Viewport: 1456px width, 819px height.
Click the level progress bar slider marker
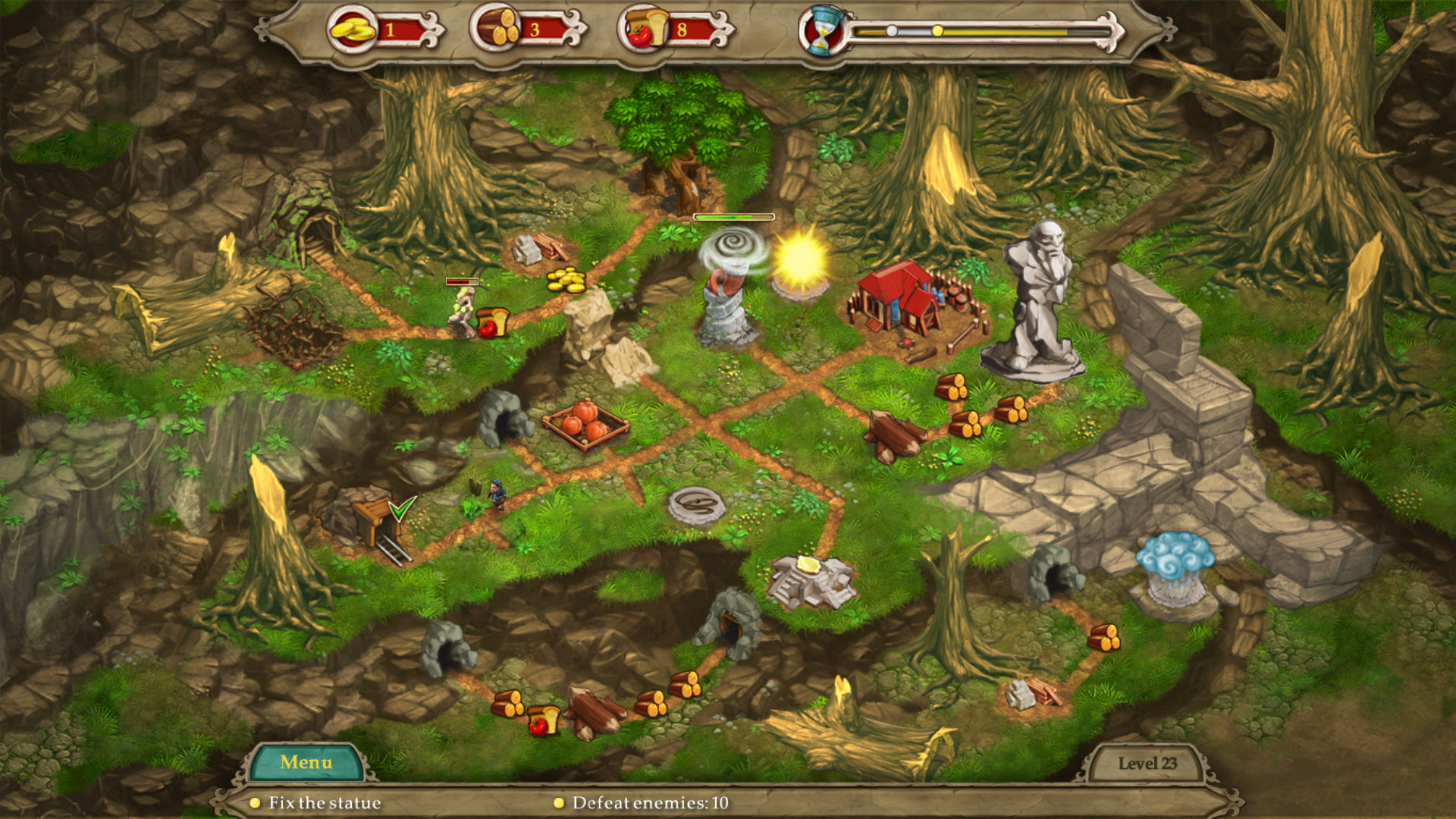point(937,31)
